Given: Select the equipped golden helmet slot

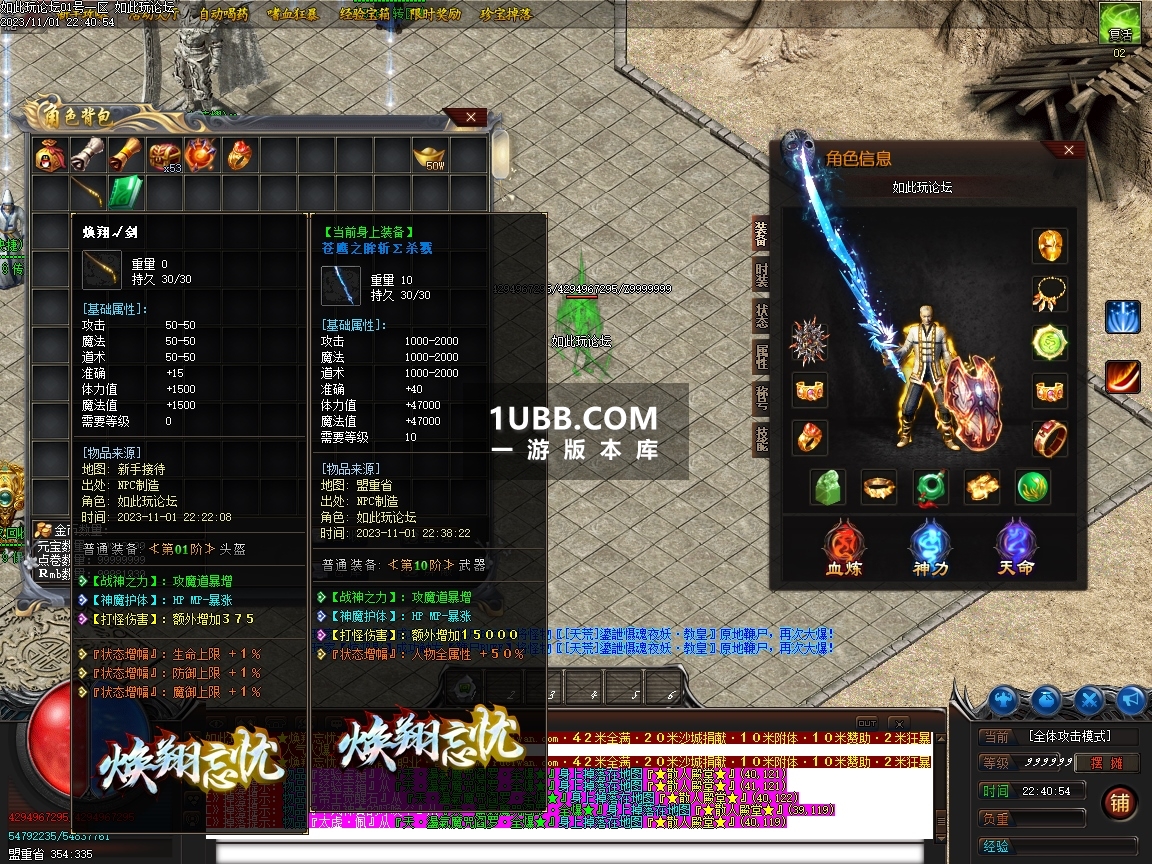Looking at the screenshot, I should tap(1050, 245).
